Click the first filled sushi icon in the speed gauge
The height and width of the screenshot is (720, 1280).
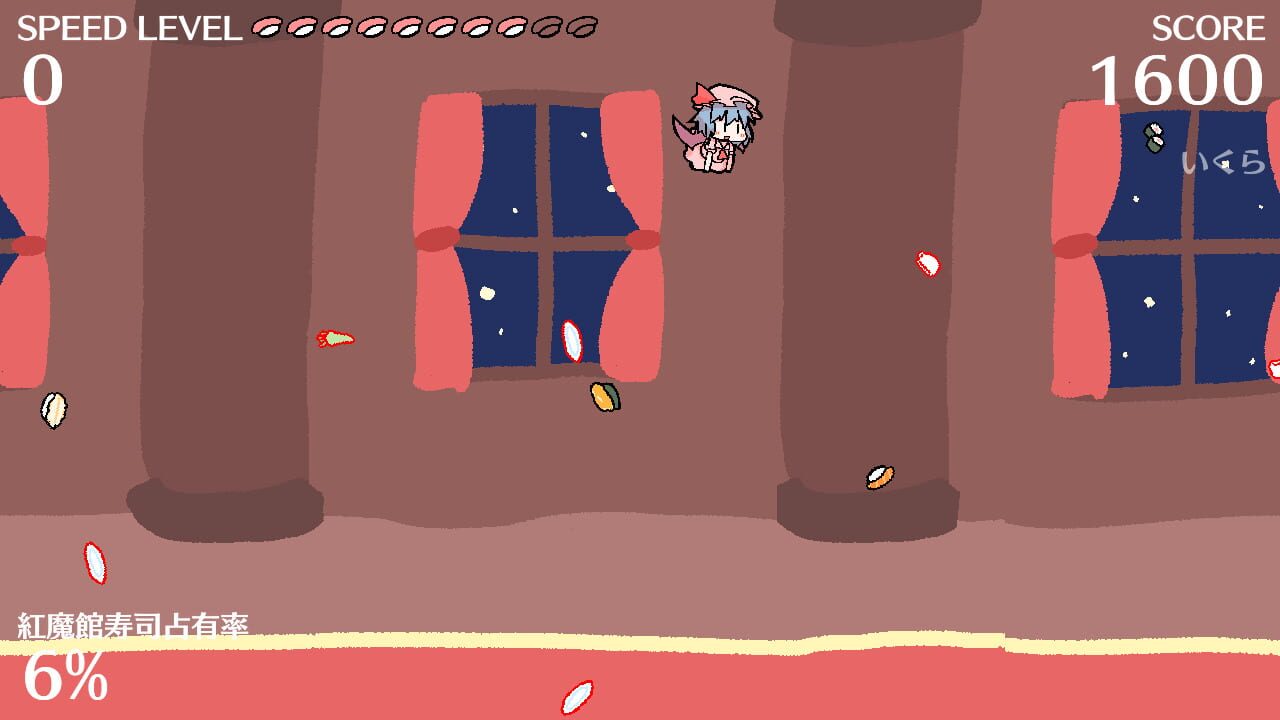(266, 29)
